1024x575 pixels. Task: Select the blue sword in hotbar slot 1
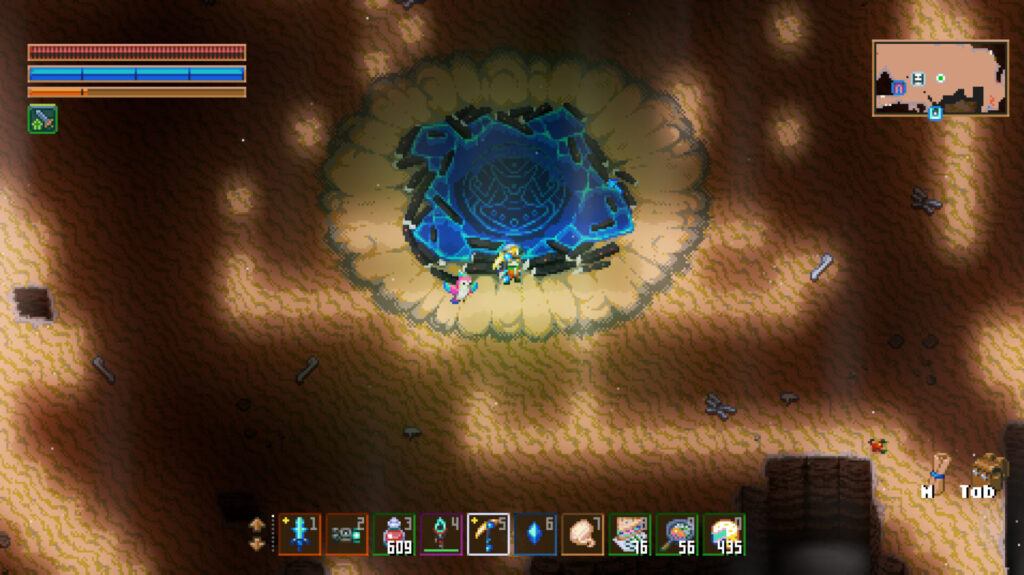click(x=300, y=534)
